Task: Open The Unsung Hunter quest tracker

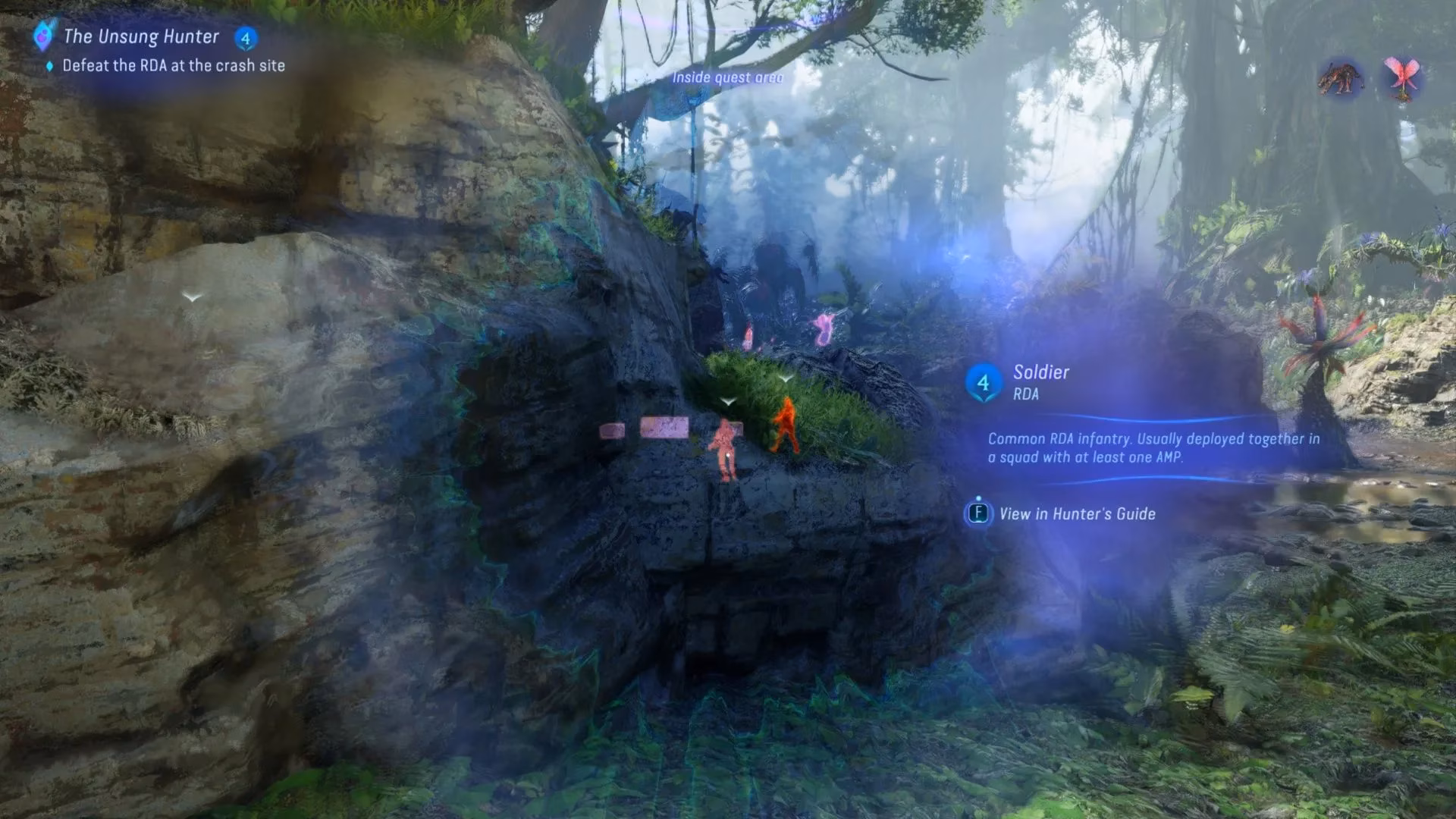Action: pyautogui.click(x=141, y=36)
